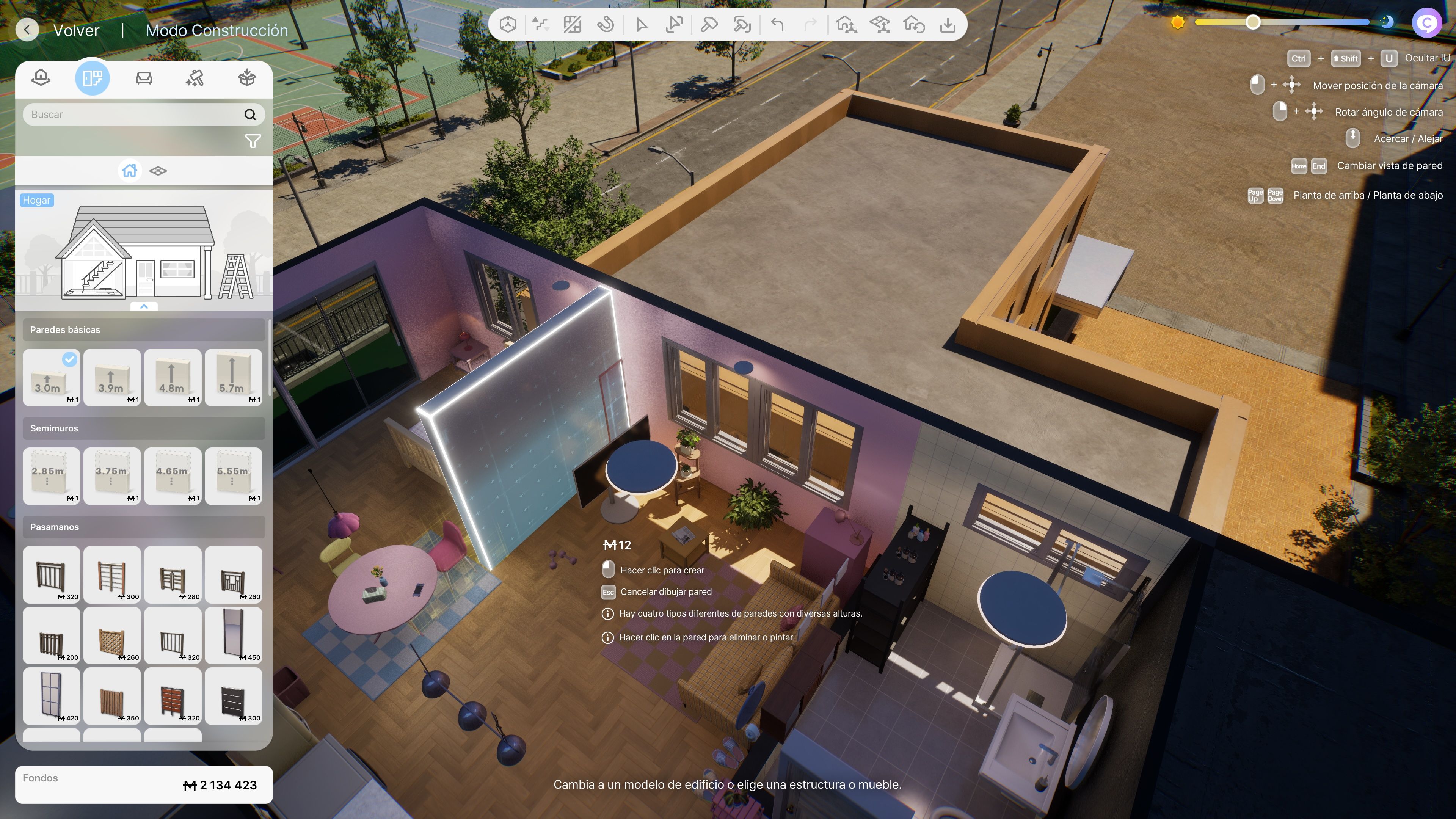
Task: Activate the magnet snapping tool
Action: pyautogui.click(x=606, y=25)
